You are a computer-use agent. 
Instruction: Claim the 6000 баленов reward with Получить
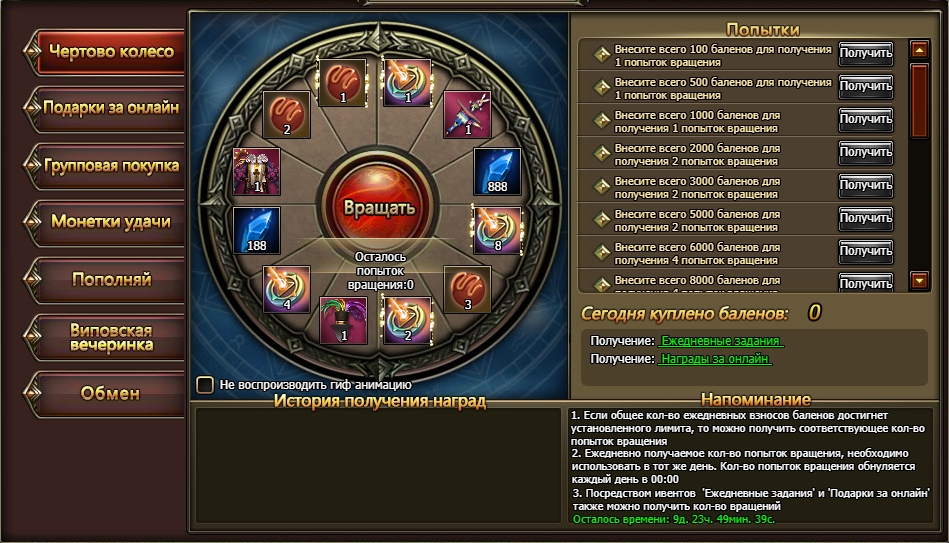pos(865,250)
